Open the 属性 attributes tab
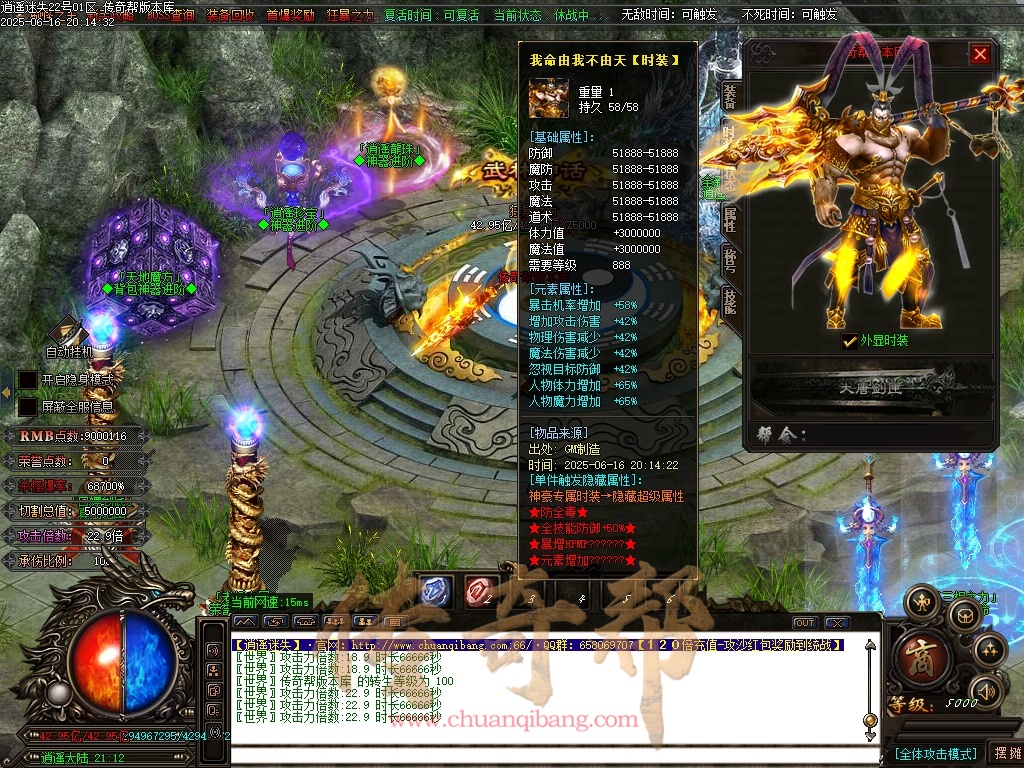1024x768 pixels. pyautogui.click(x=730, y=218)
